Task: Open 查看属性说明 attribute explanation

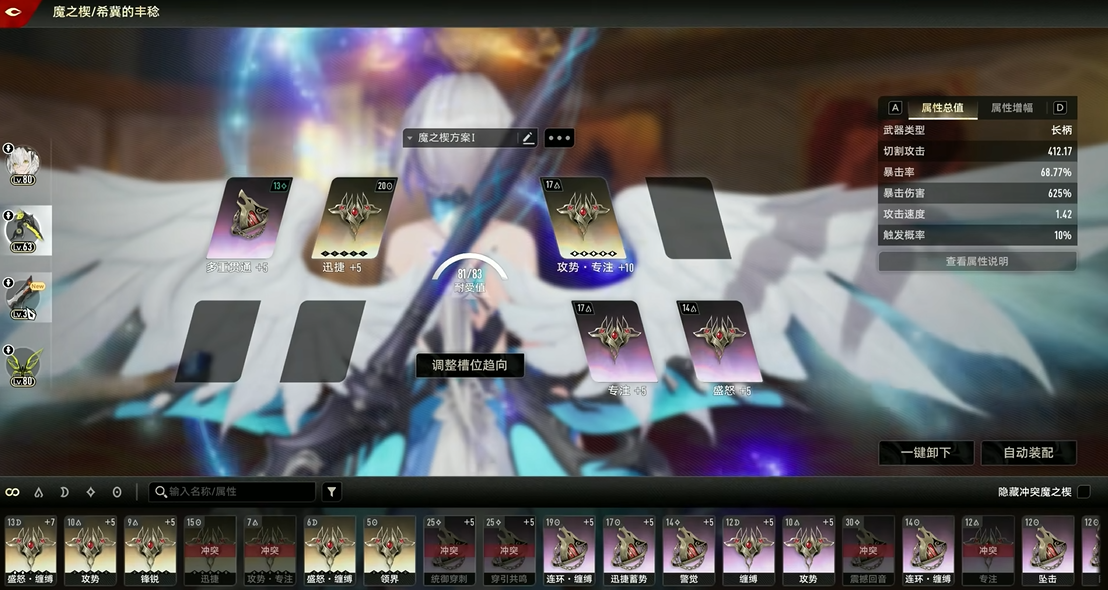Action: point(976,261)
